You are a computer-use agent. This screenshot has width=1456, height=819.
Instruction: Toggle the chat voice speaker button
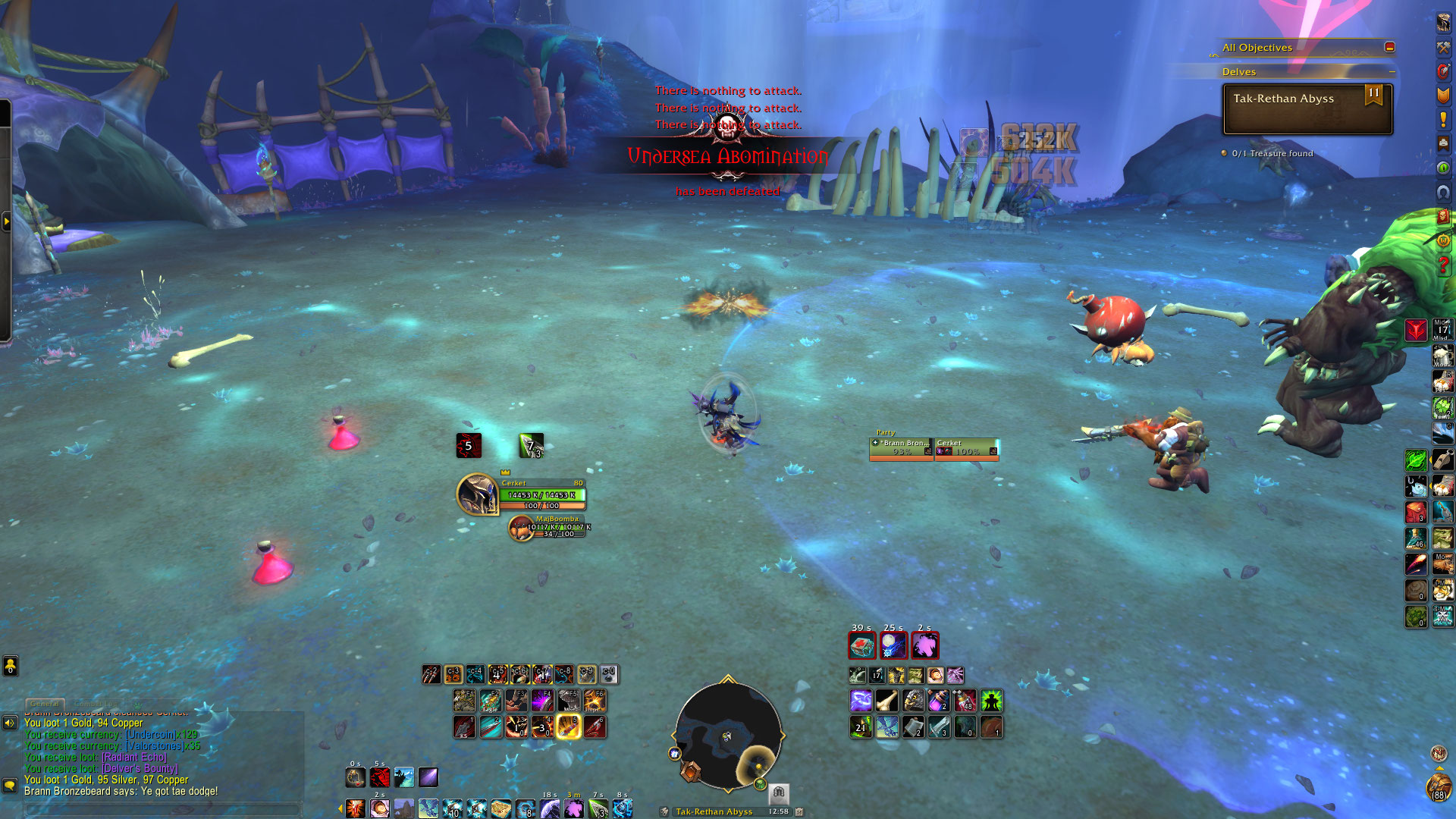[x=10, y=723]
